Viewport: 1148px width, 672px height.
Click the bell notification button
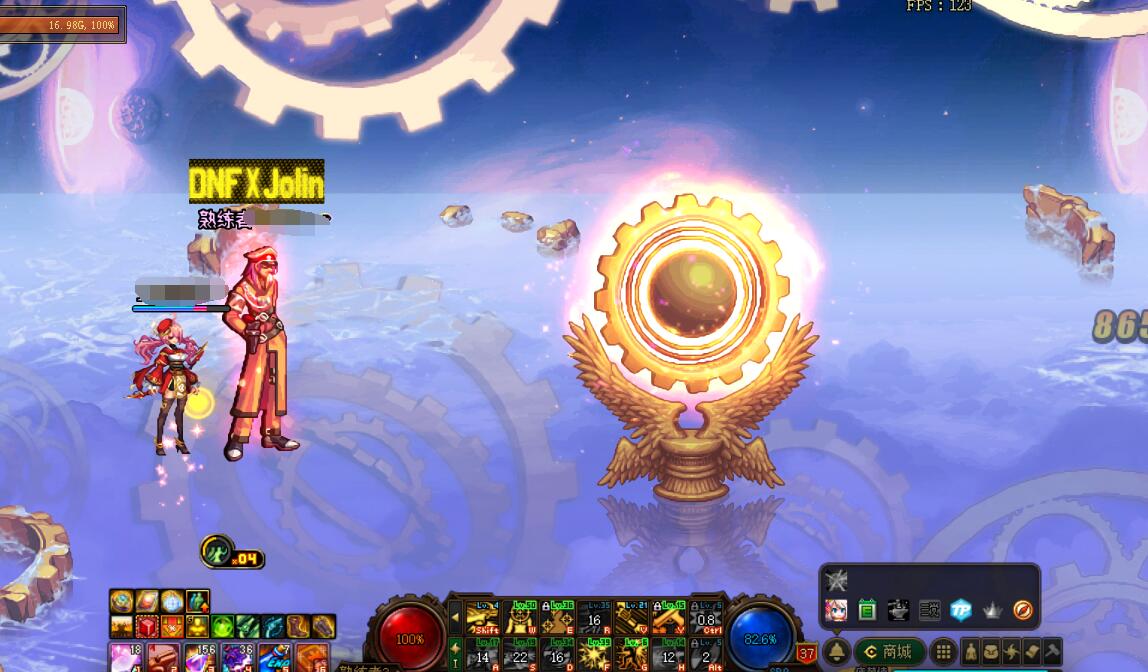pyautogui.click(x=837, y=651)
